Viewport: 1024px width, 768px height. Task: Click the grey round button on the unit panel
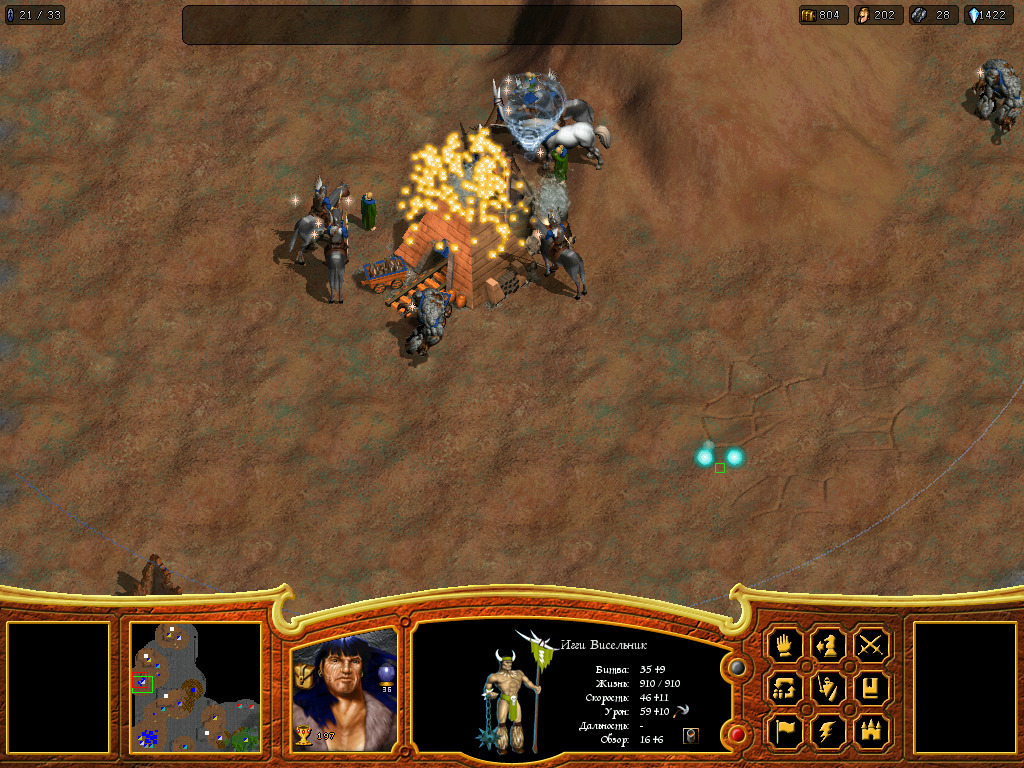pos(737,667)
